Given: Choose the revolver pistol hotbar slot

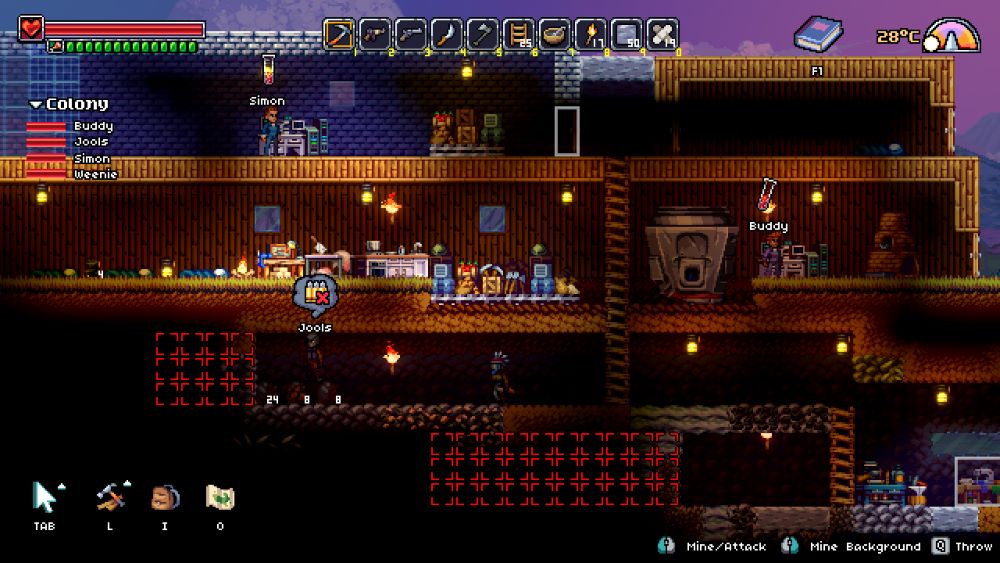Looking at the screenshot, I should (411, 34).
